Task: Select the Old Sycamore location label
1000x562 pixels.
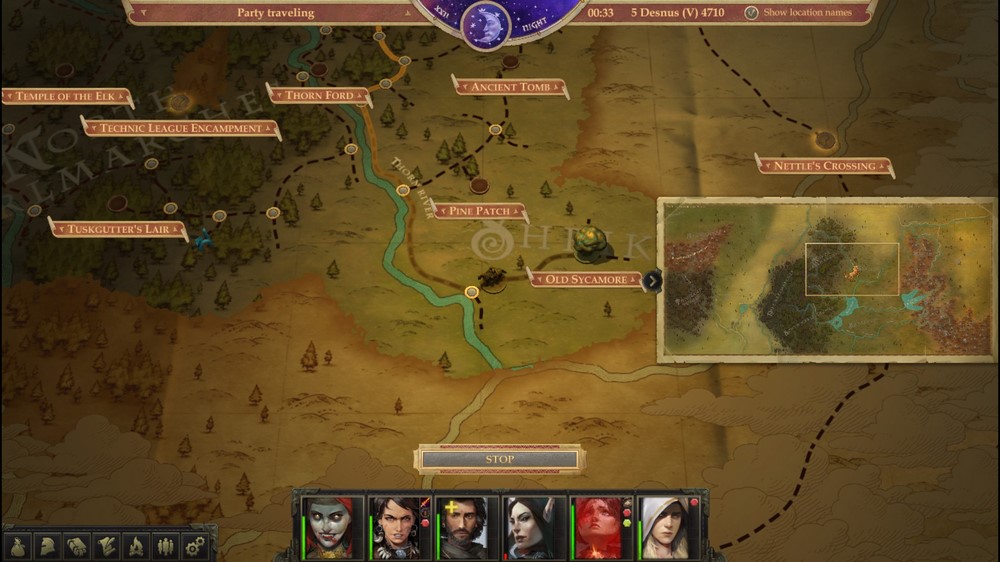Action: pos(585,279)
